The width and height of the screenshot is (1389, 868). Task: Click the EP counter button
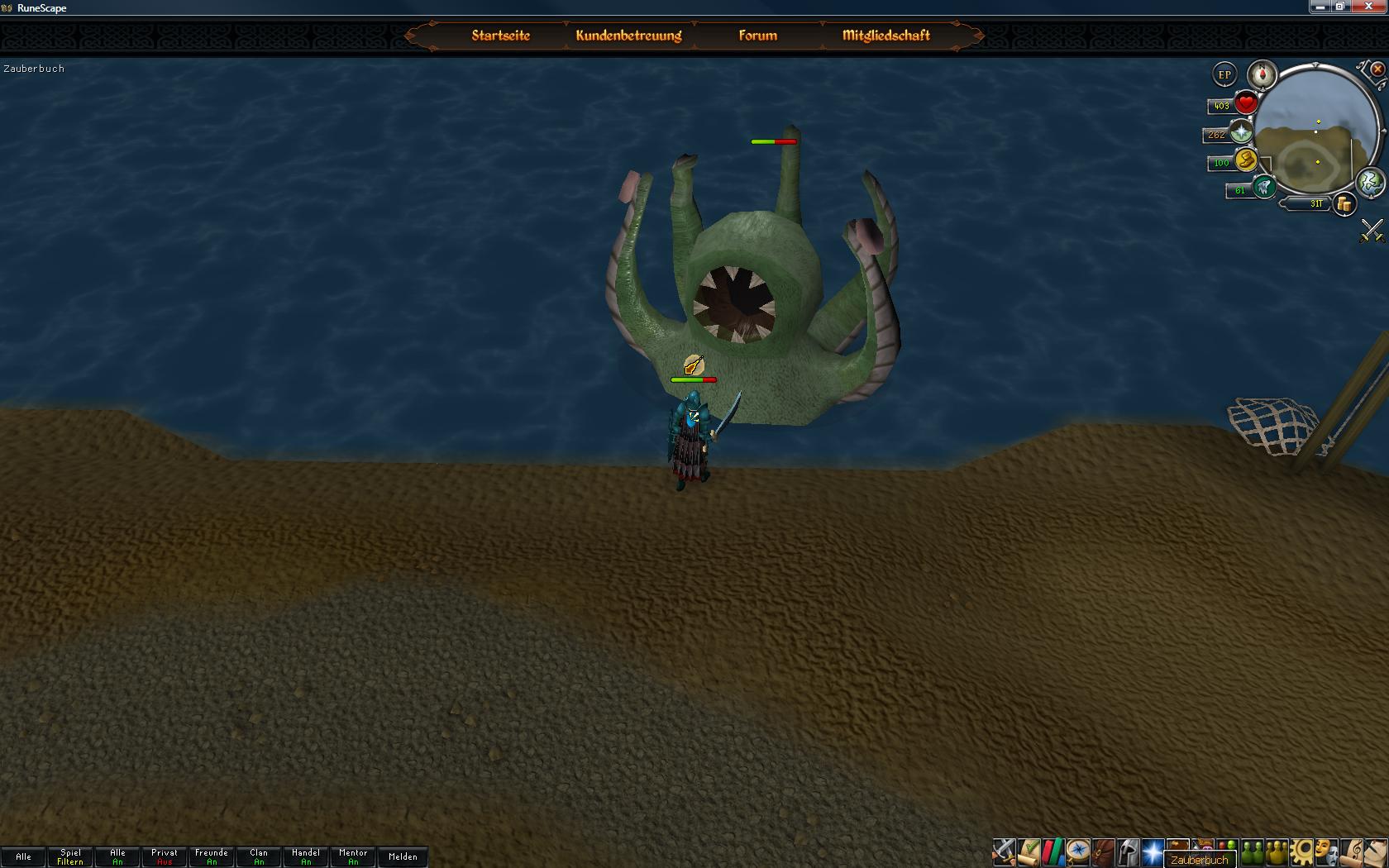click(1224, 74)
